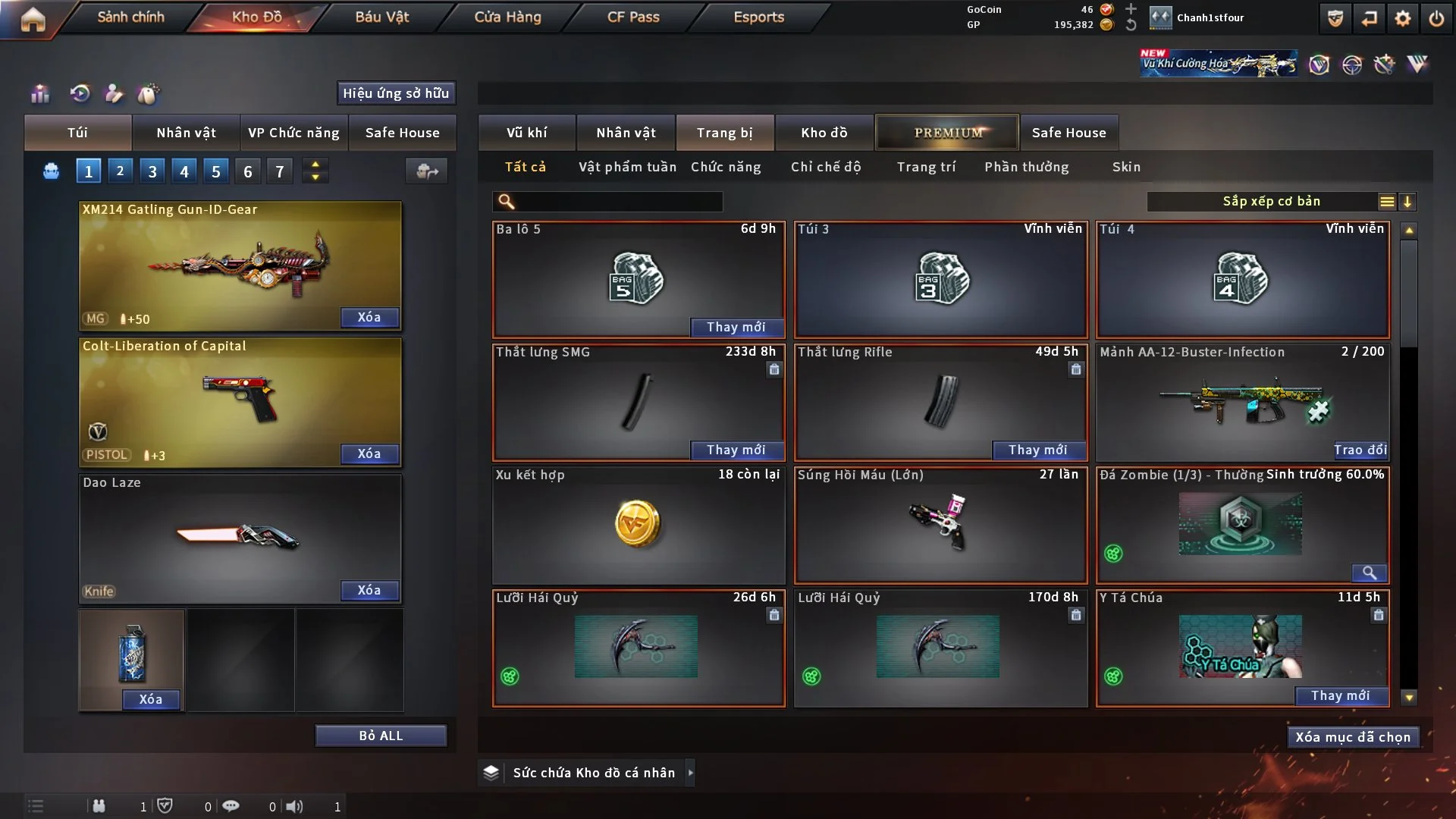Open the settings gear icon

pyautogui.click(x=1403, y=18)
